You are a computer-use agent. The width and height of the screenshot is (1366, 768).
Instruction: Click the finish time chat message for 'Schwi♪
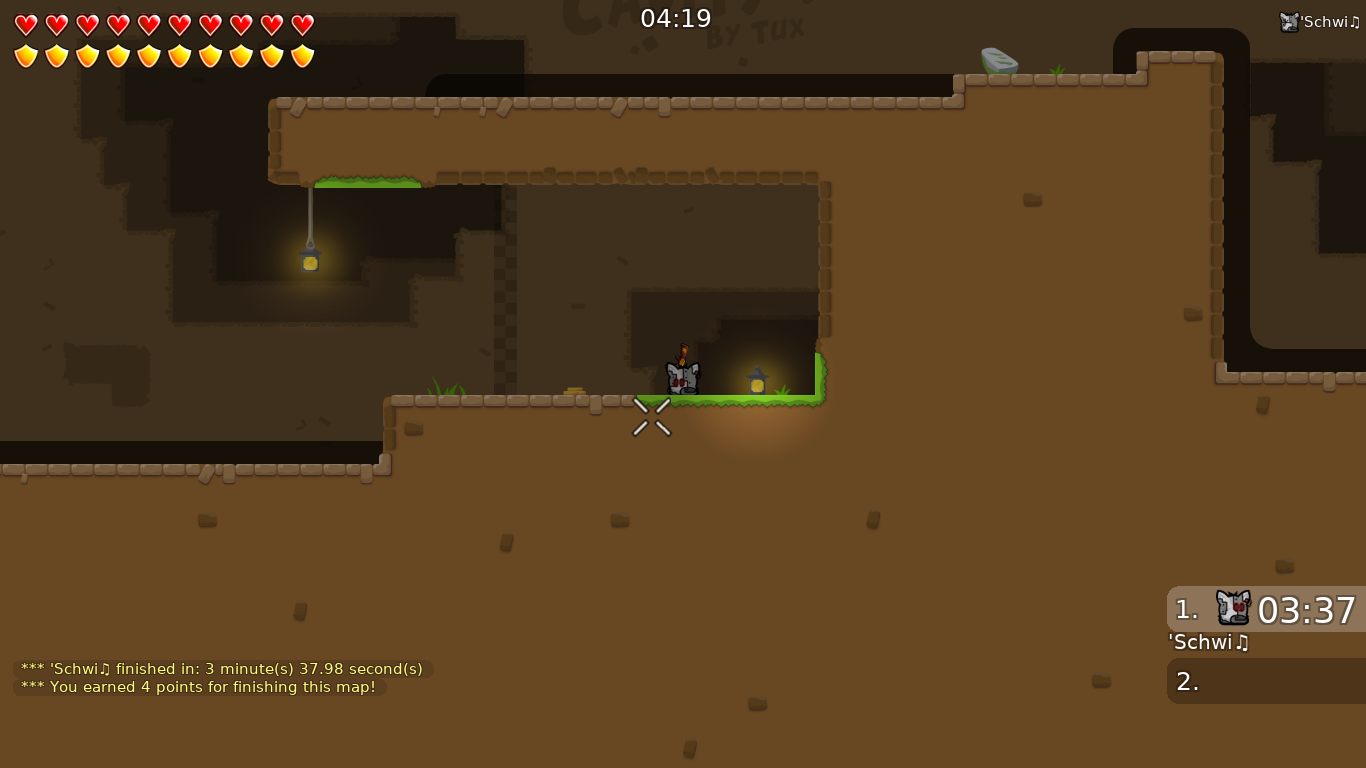coord(221,668)
